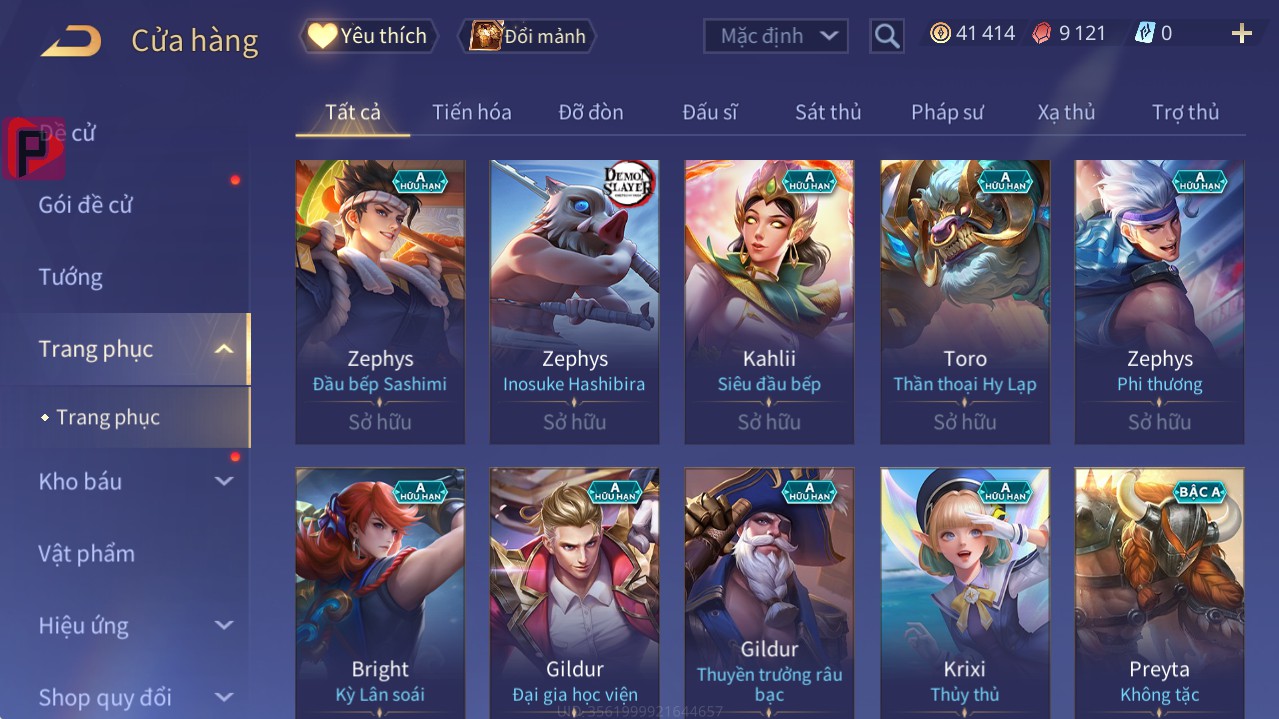Switch to the Tiến hóa tab
Viewport: 1279px width, 719px height.
tap(471, 112)
